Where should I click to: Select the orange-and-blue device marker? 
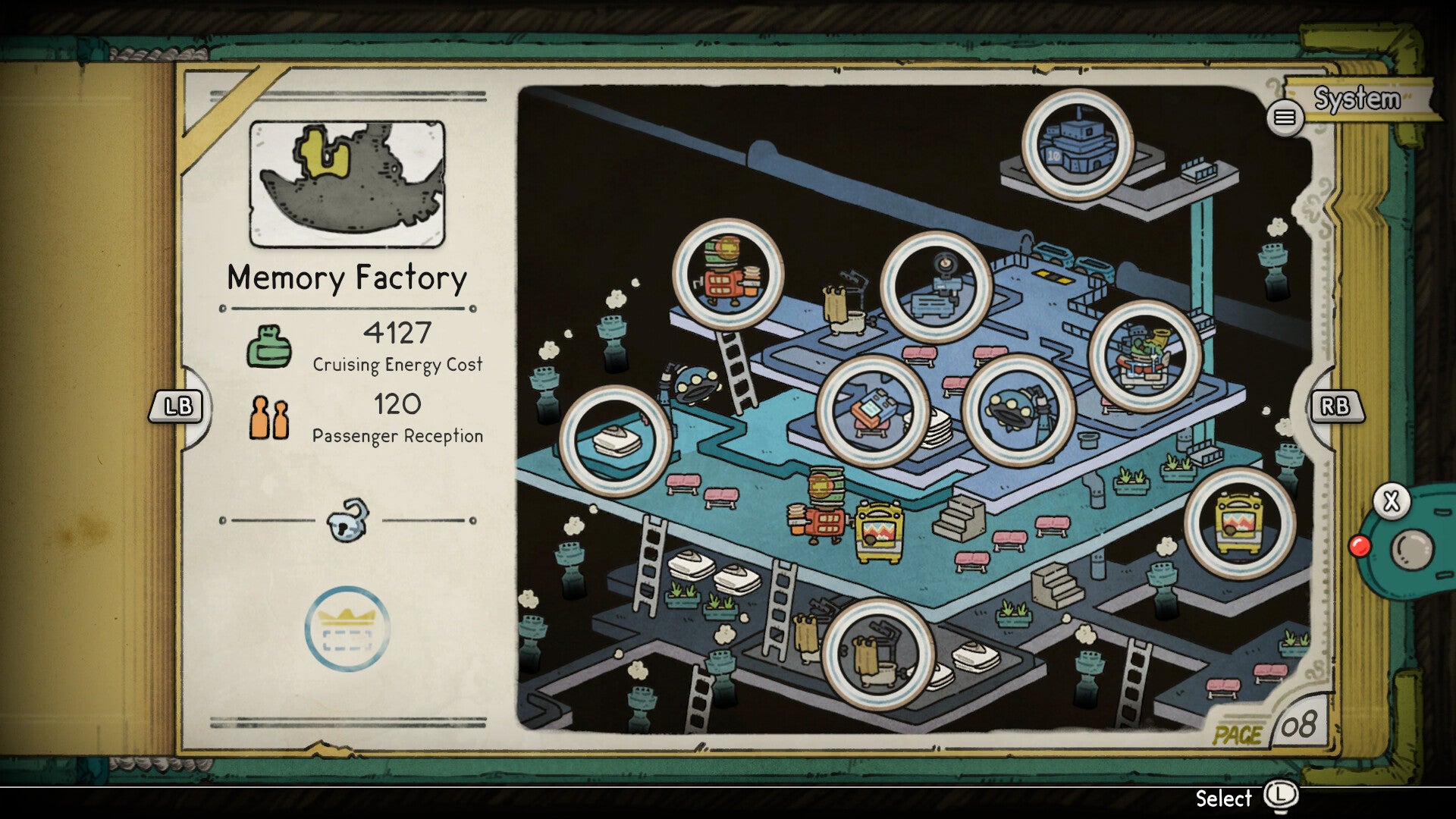873,410
